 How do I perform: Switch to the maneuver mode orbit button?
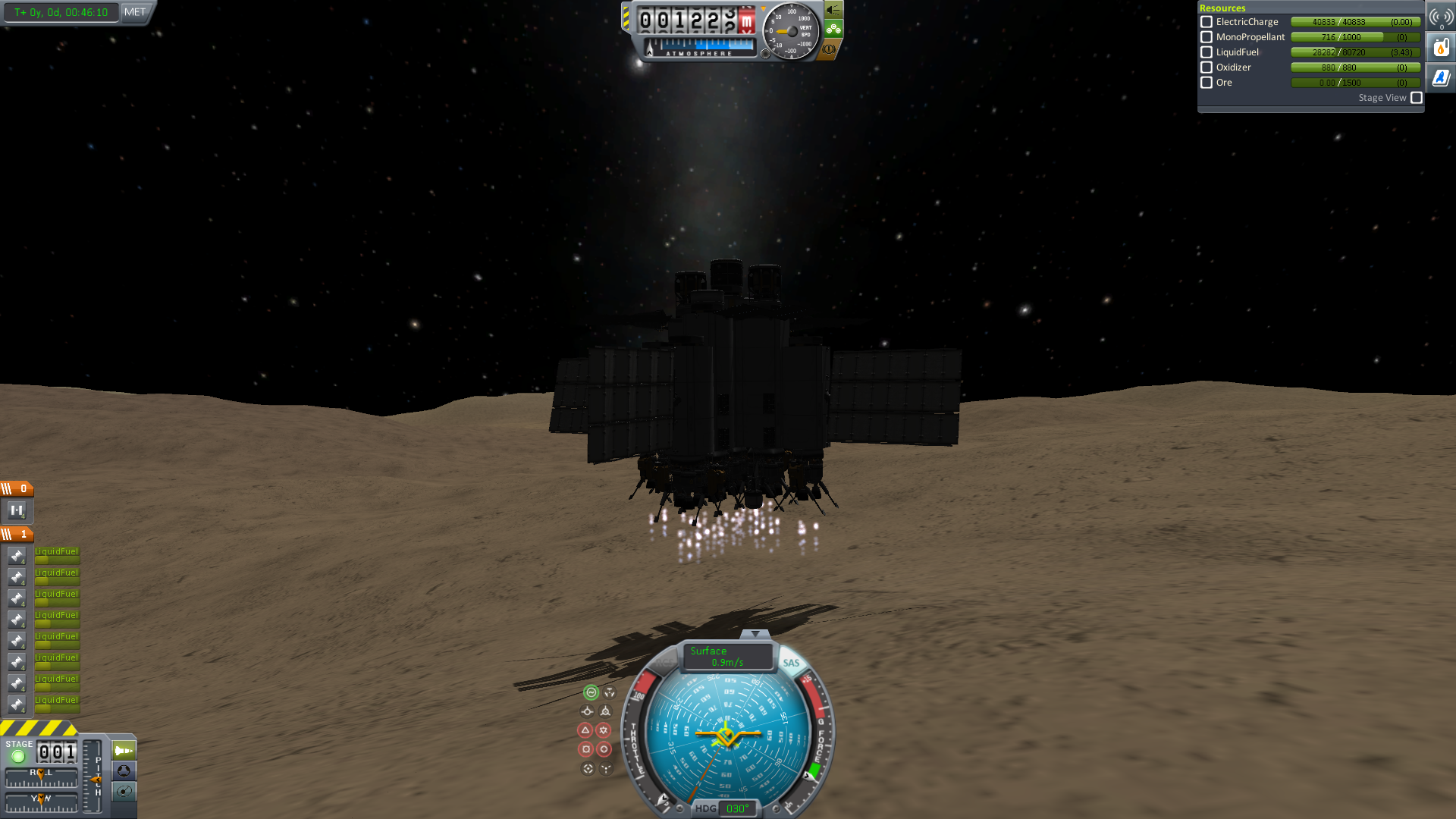[x=124, y=792]
